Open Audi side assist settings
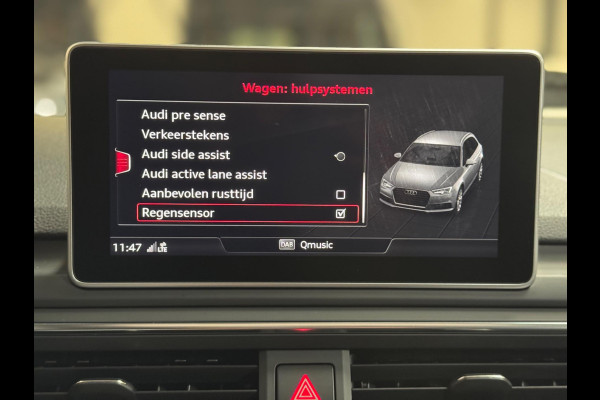Image resolution: width=600 pixels, height=400 pixels. click(186, 155)
